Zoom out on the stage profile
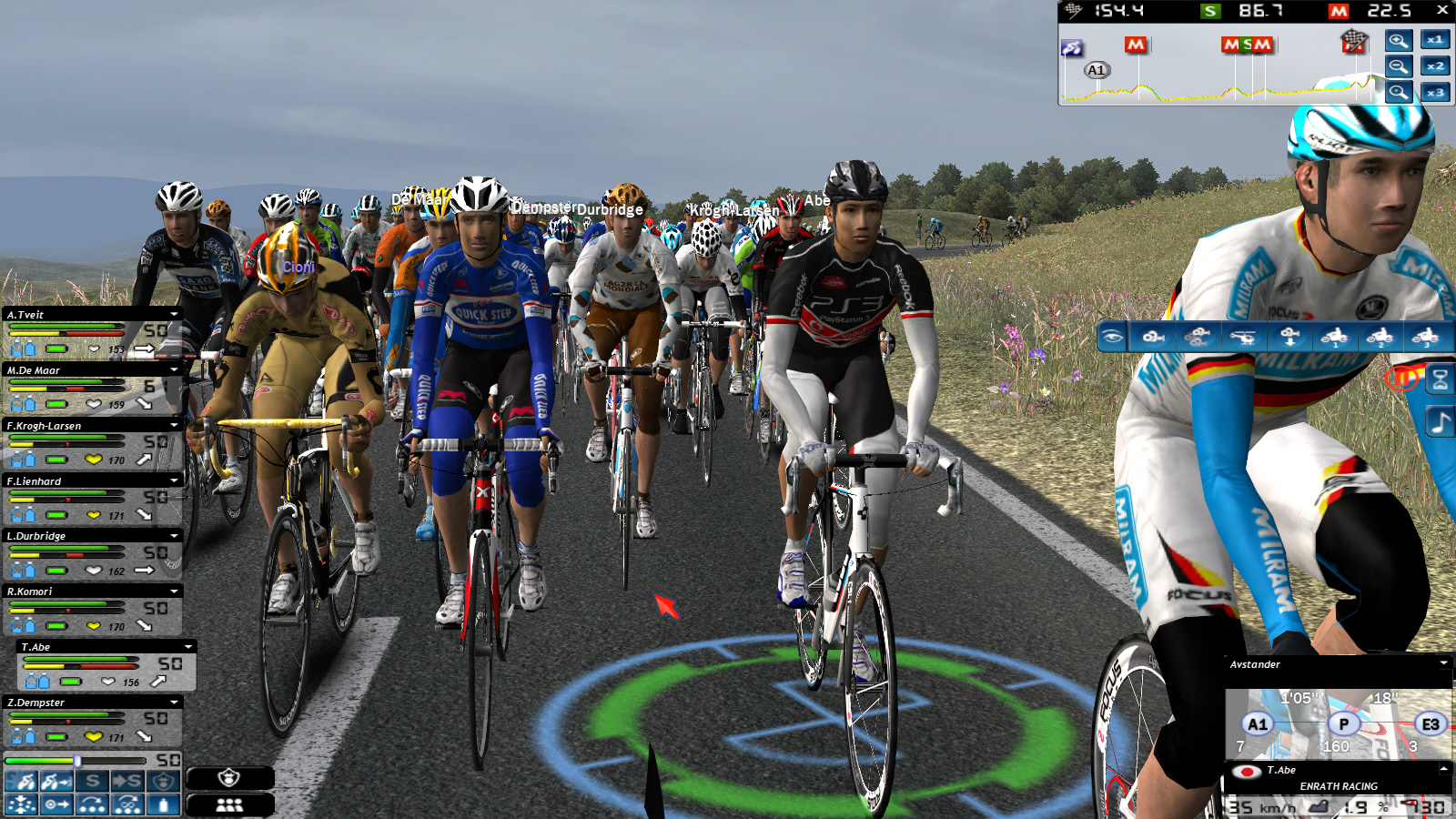 [1399, 66]
